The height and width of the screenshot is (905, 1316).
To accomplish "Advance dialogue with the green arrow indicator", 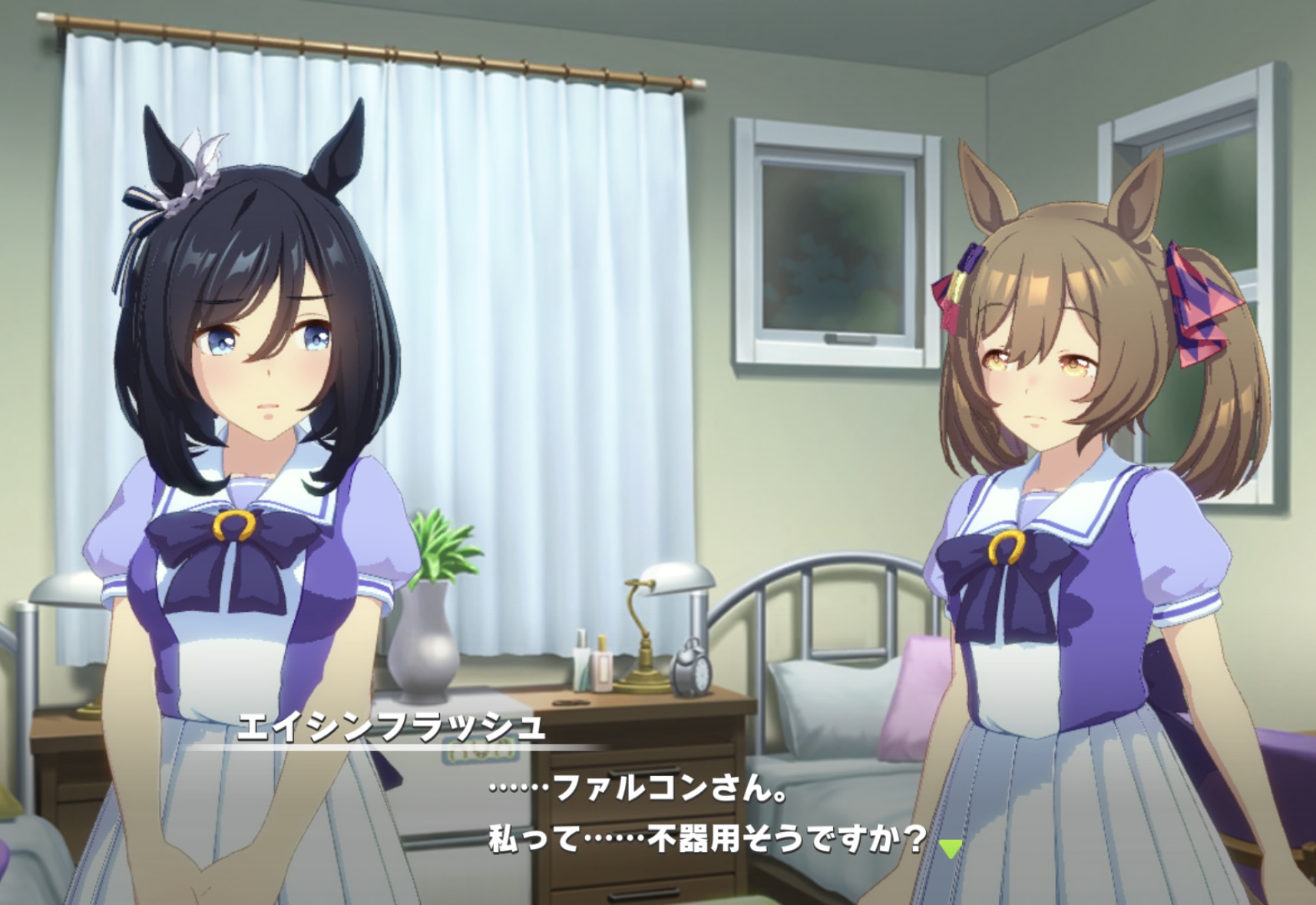I will pos(951,848).
